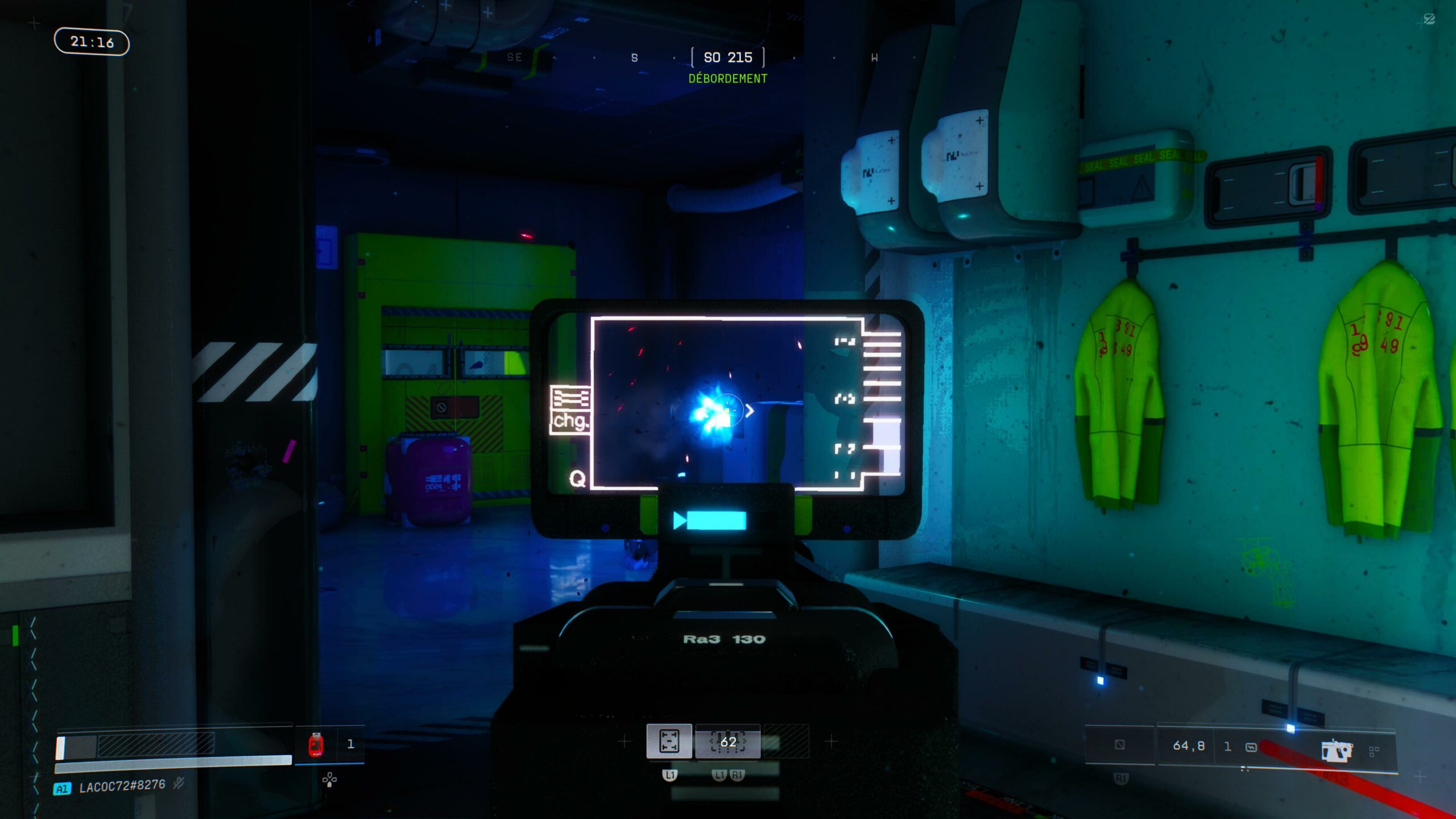Select the LACOC72#8276 player nameplate

click(x=122, y=787)
